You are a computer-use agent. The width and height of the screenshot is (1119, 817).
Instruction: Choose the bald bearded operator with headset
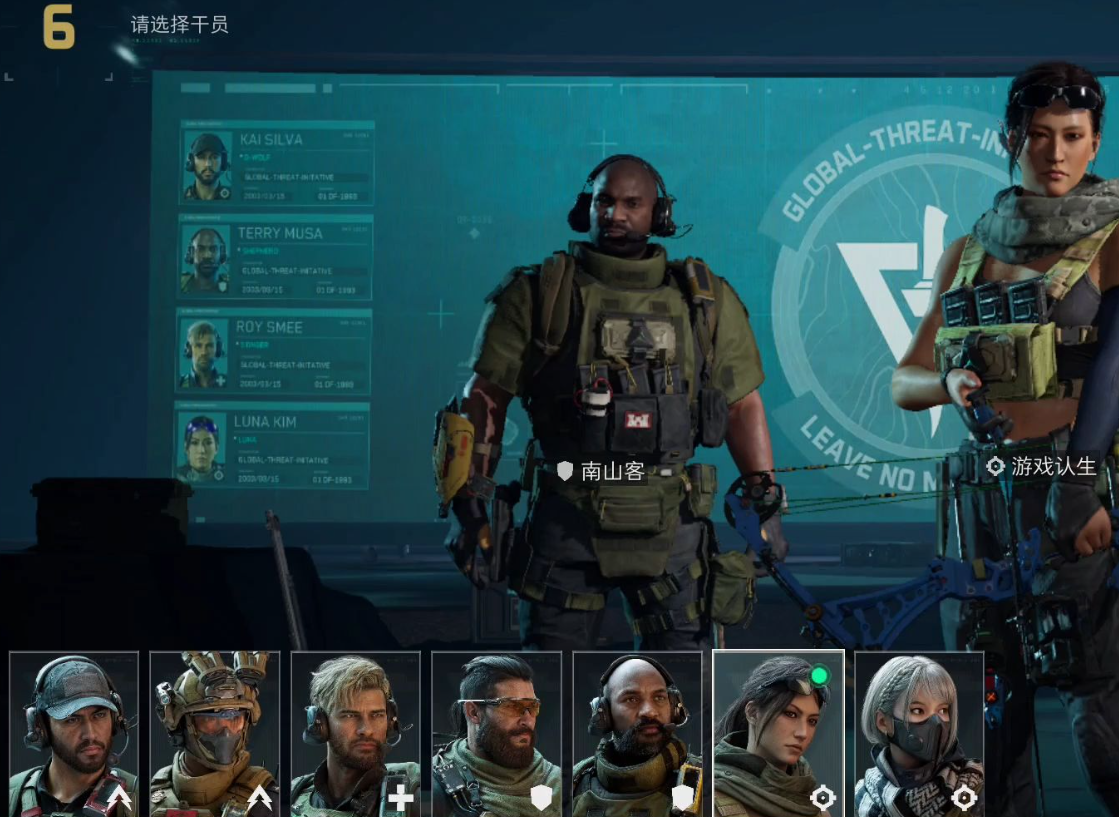click(638, 733)
